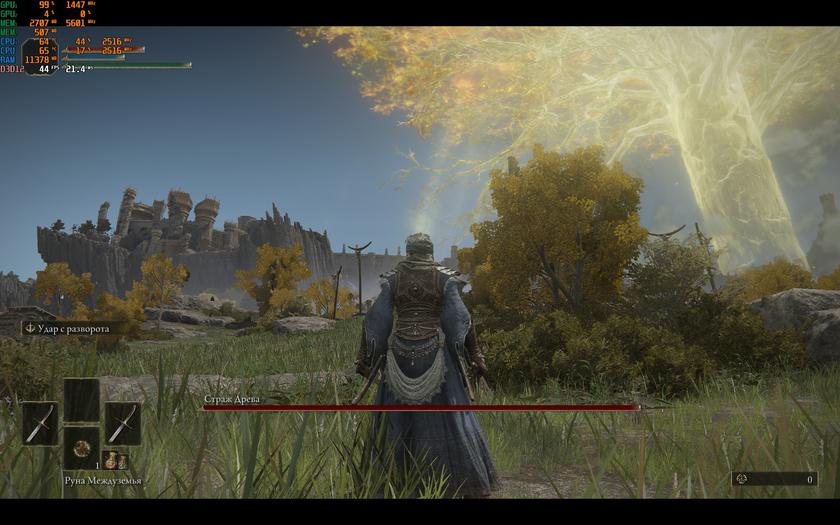Screen dimensions: 840x525
Task: Click the empty spell slot above the rune
Action: tap(81, 399)
